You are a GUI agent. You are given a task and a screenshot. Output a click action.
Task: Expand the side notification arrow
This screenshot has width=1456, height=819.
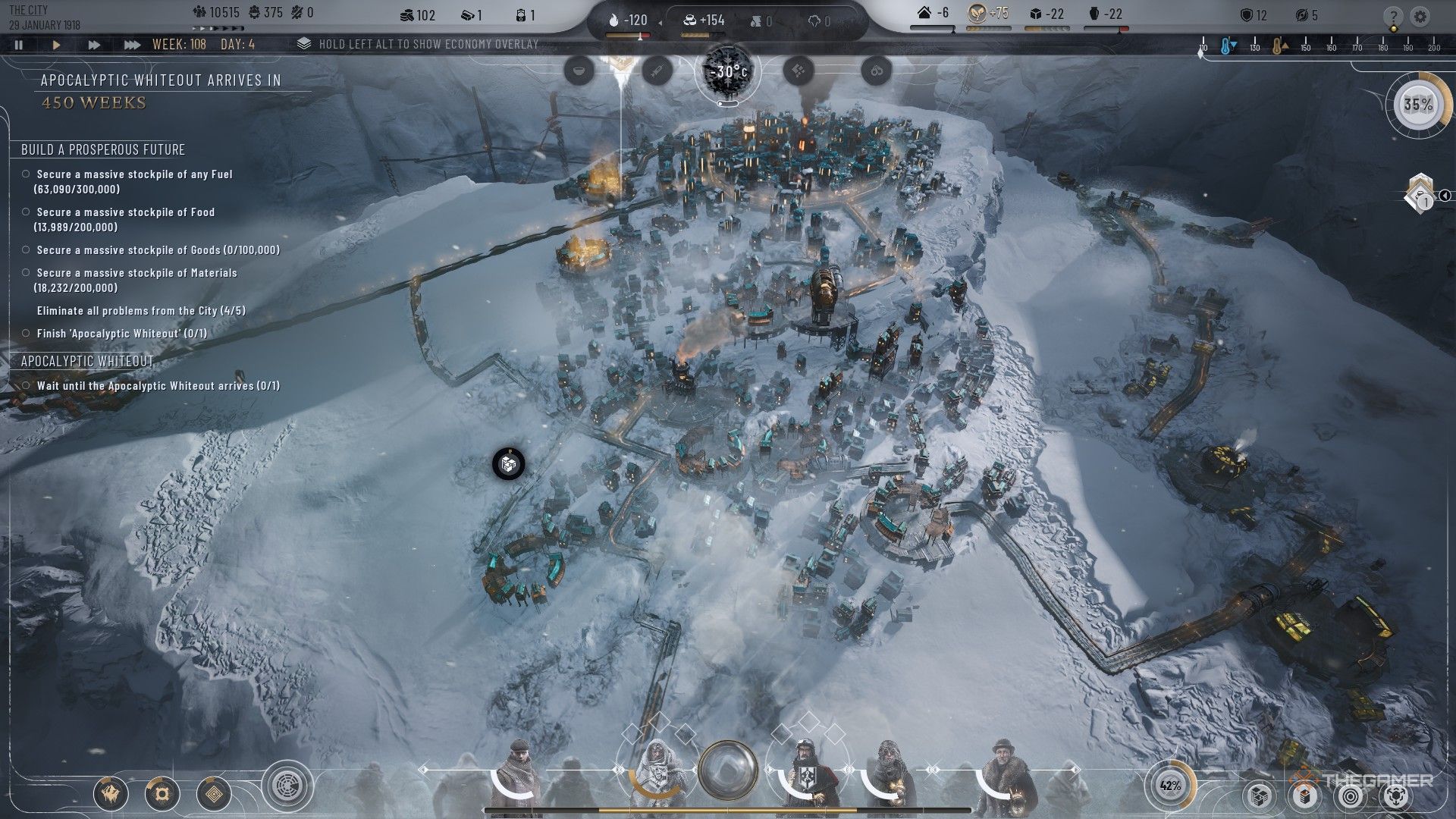pyautogui.click(x=1445, y=196)
